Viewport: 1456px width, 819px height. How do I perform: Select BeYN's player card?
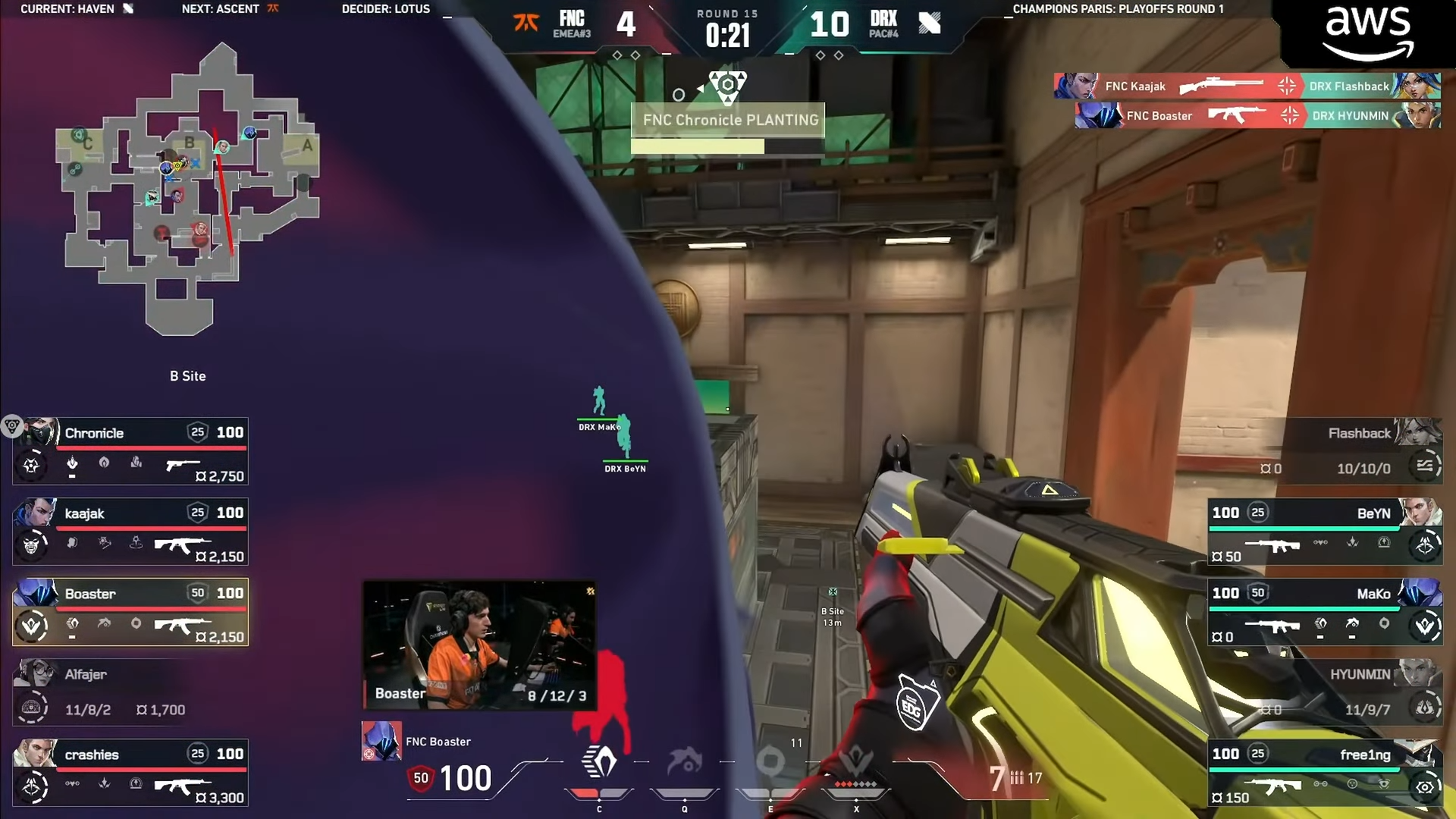(x=1326, y=532)
